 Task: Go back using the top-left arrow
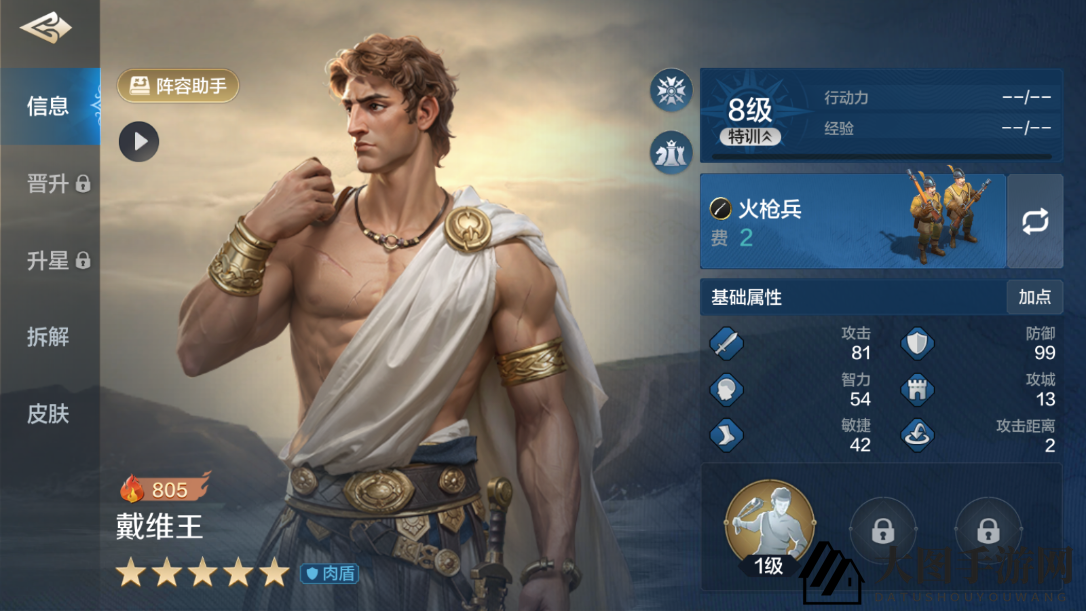pyautogui.click(x=45, y=29)
